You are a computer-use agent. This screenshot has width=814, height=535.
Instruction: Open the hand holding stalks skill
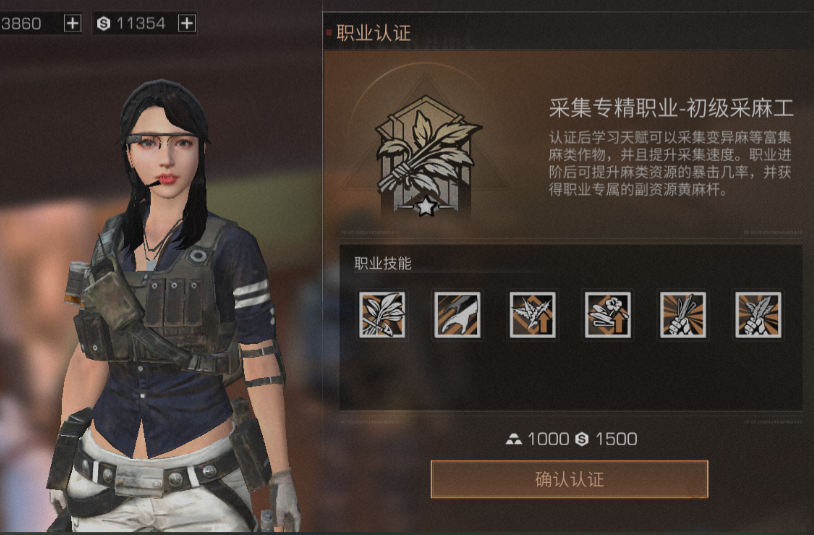click(x=683, y=314)
